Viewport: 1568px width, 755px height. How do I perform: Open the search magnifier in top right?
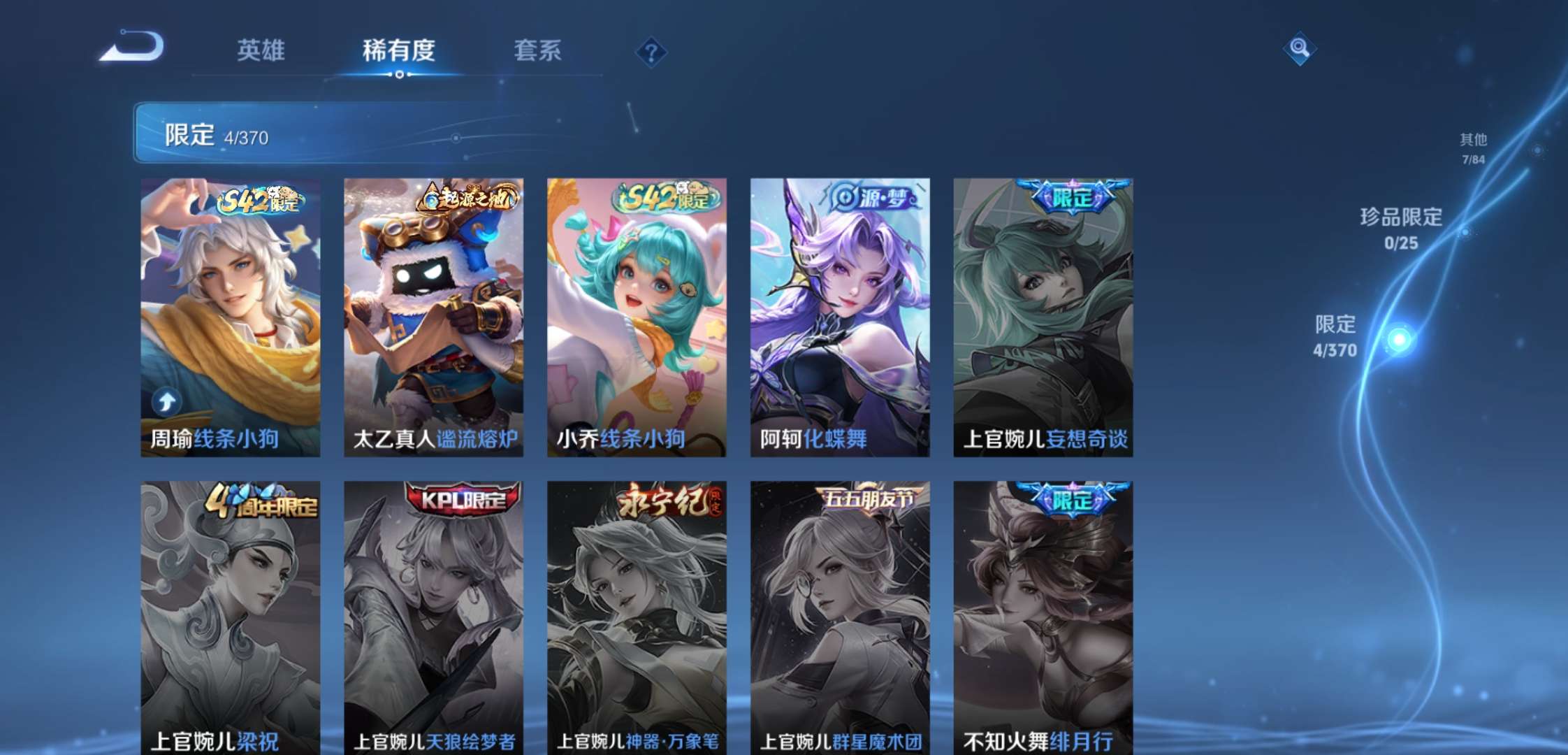coord(1301,49)
